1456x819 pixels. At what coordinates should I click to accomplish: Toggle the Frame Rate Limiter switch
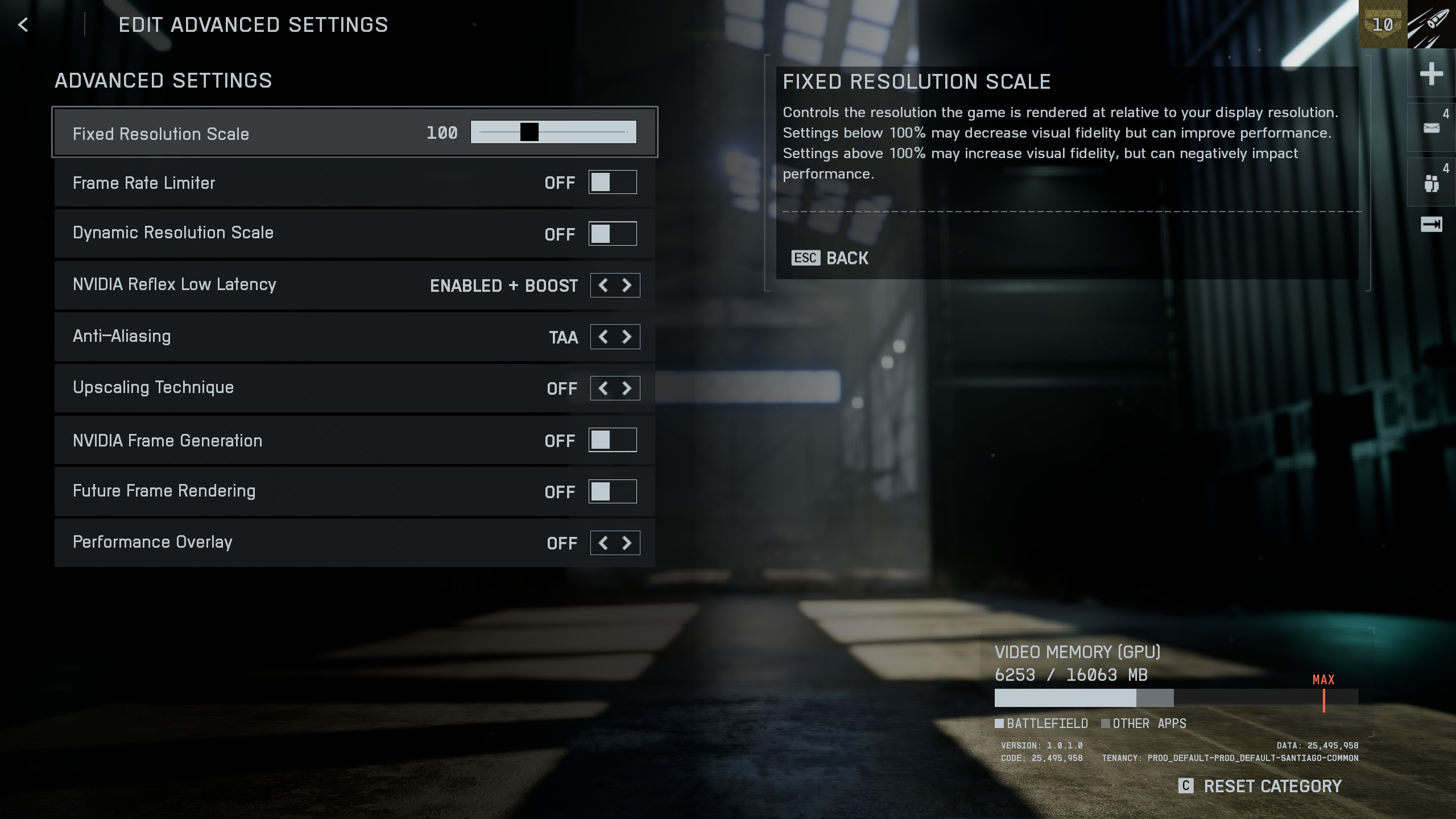(612, 183)
